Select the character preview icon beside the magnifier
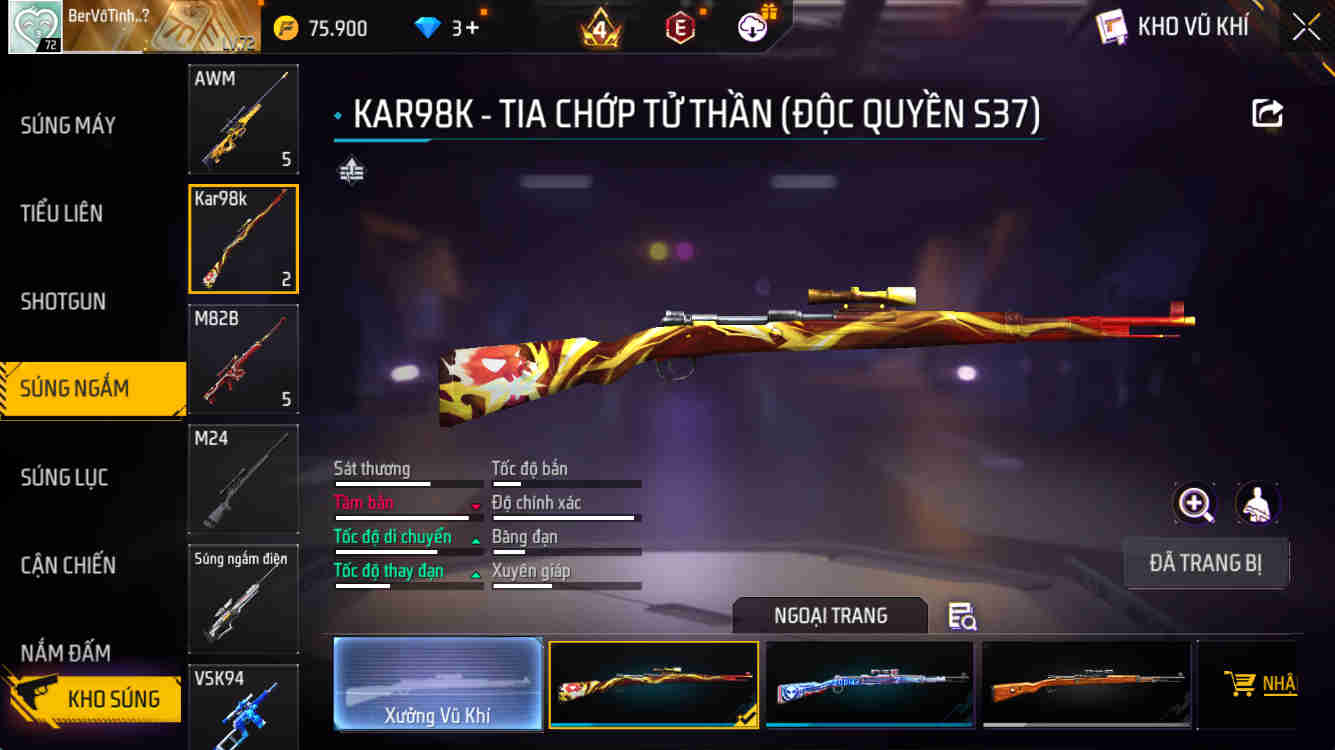 pyautogui.click(x=1258, y=504)
